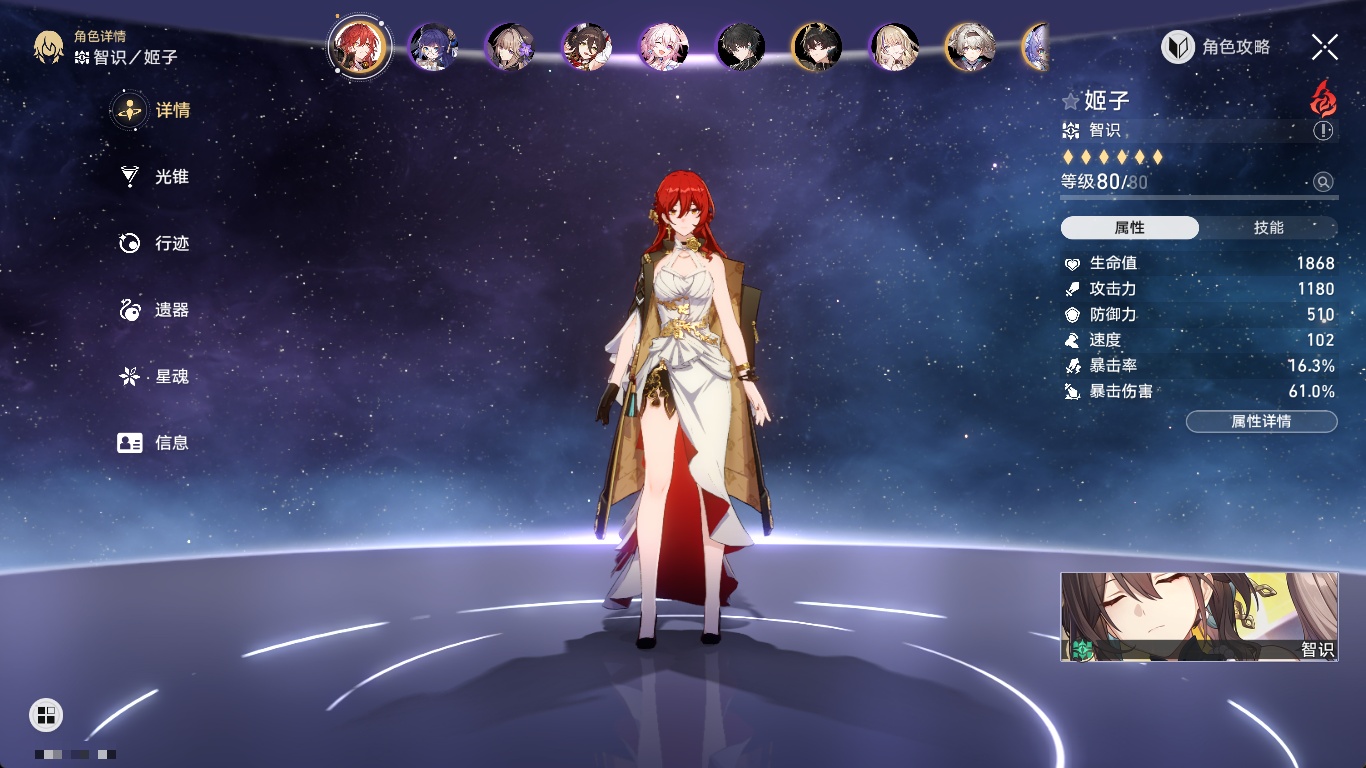Close the character details screen

click(x=1324, y=47)
